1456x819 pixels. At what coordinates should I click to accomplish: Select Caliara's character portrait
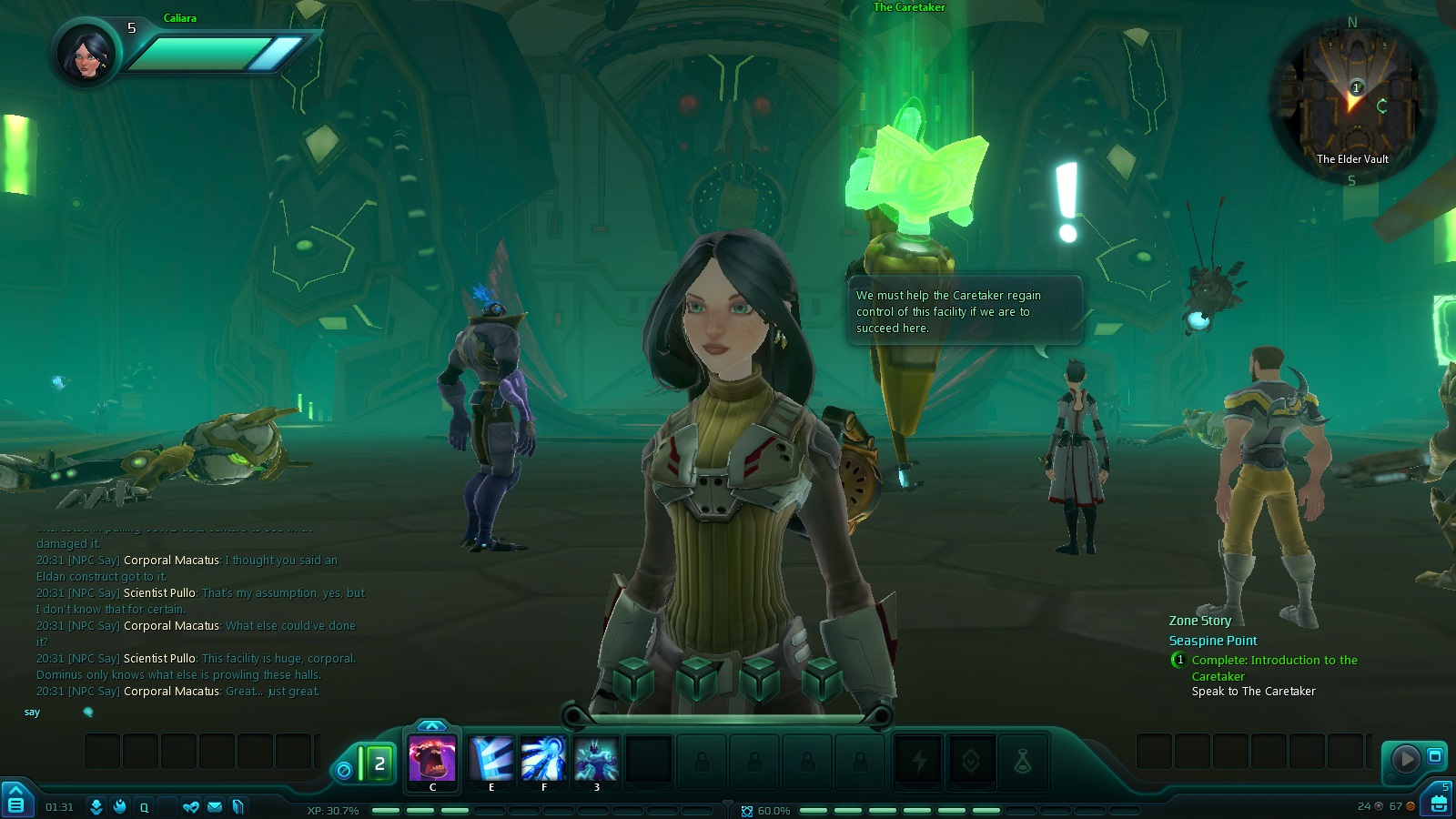click(87, 53)
